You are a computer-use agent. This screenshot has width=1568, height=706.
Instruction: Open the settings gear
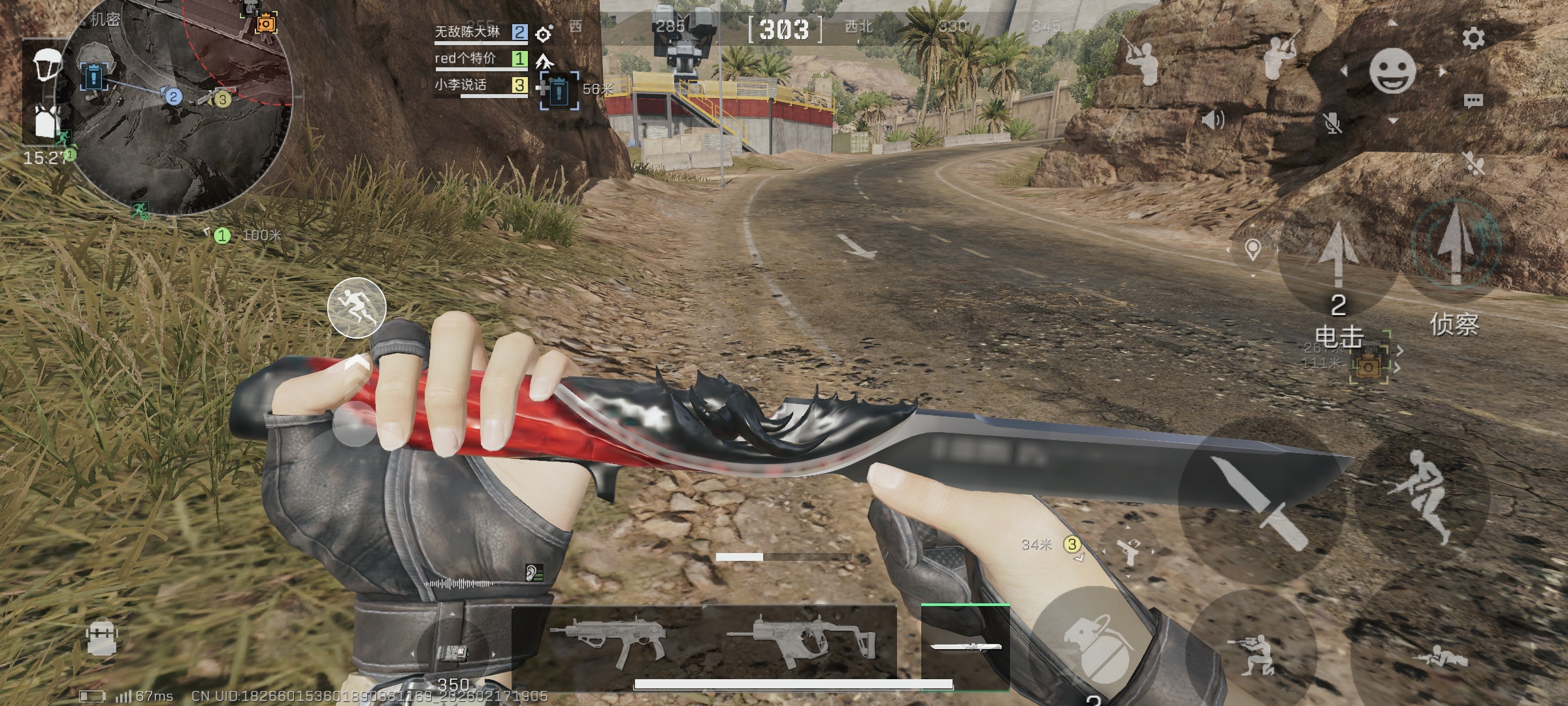(1473, 39)
